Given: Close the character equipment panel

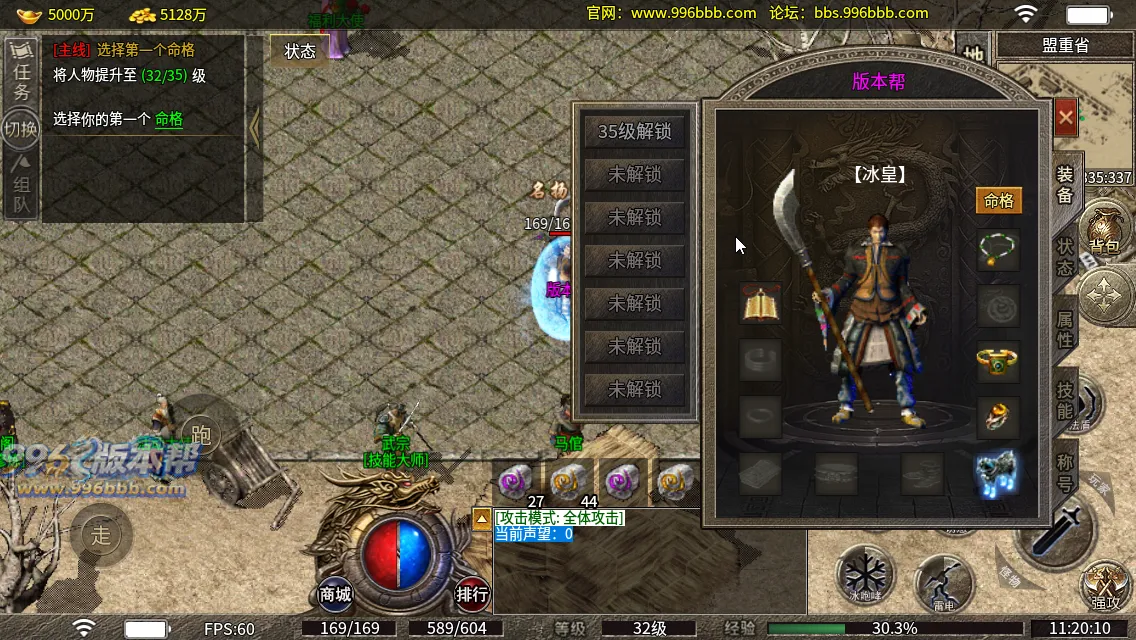Looking at the screenshot, I should point(1065,117).
